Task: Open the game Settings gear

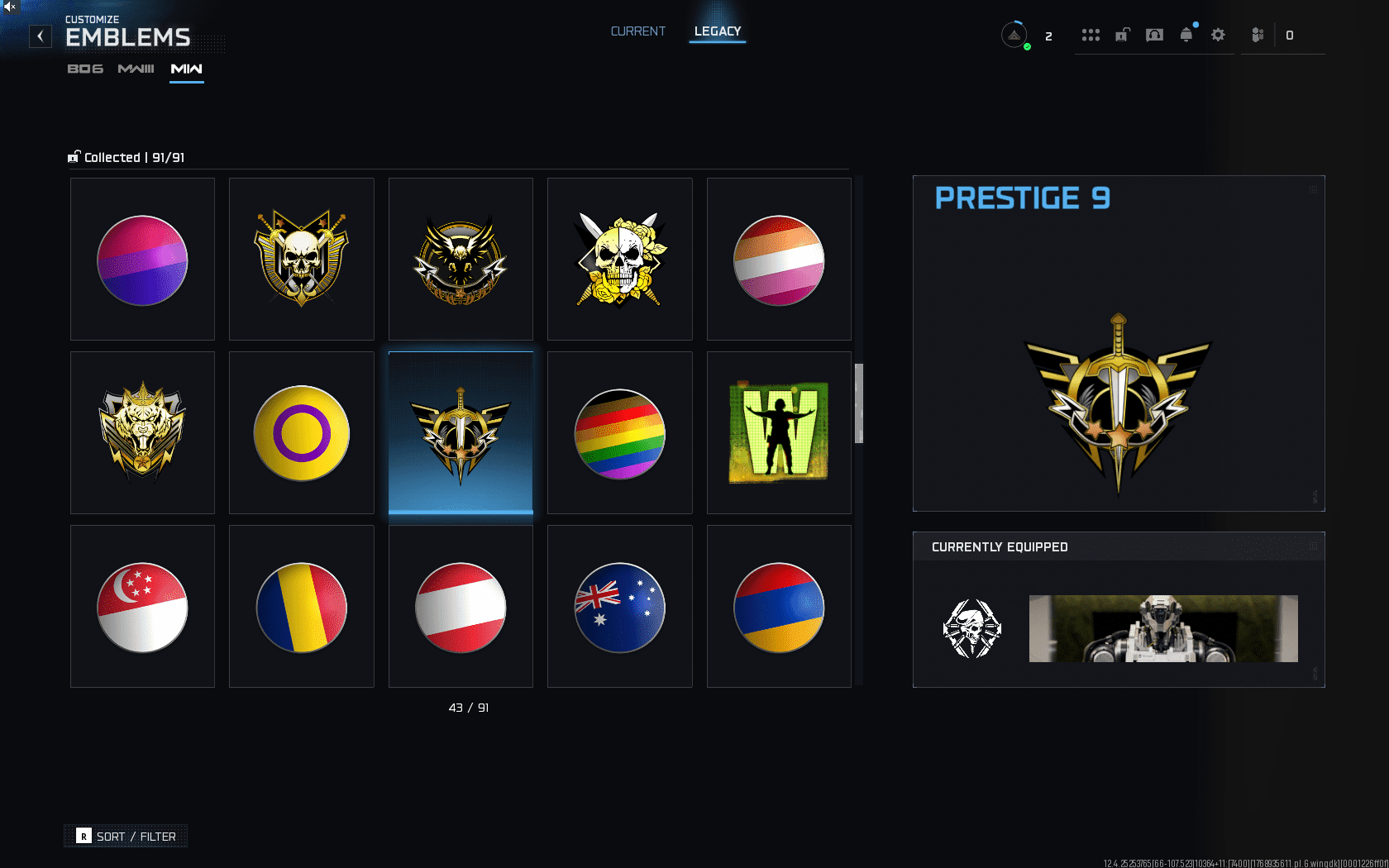Action: pos(1218,35)
